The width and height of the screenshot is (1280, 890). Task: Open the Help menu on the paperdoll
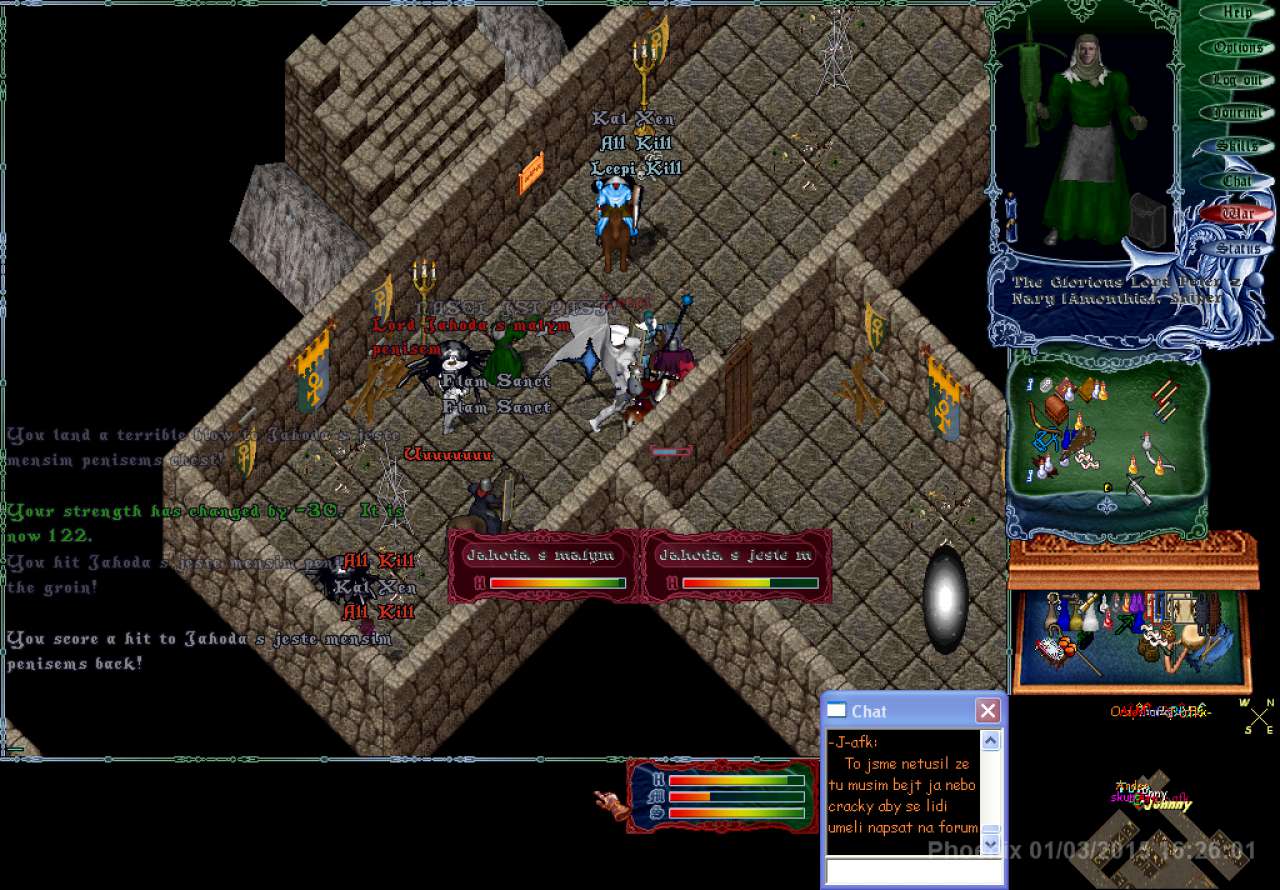click(x=1237, y=13)
